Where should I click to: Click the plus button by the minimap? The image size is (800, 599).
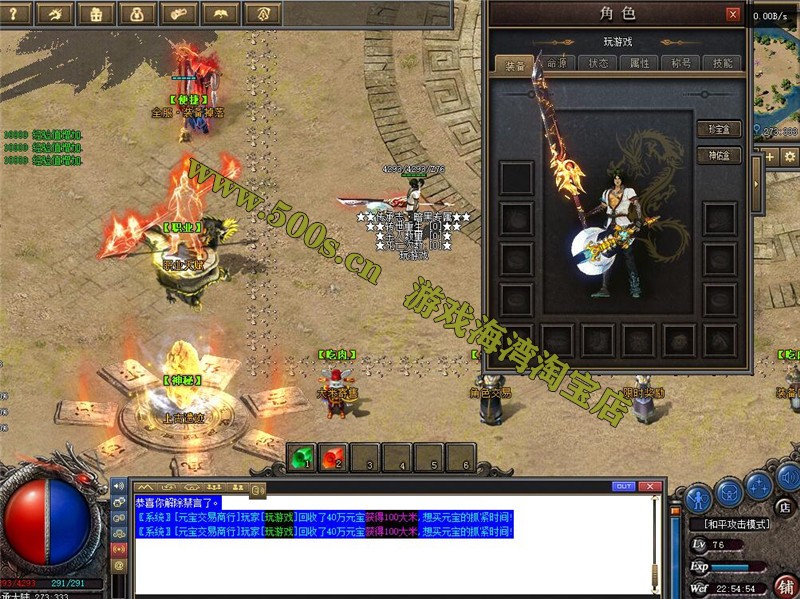click(770, 157)
